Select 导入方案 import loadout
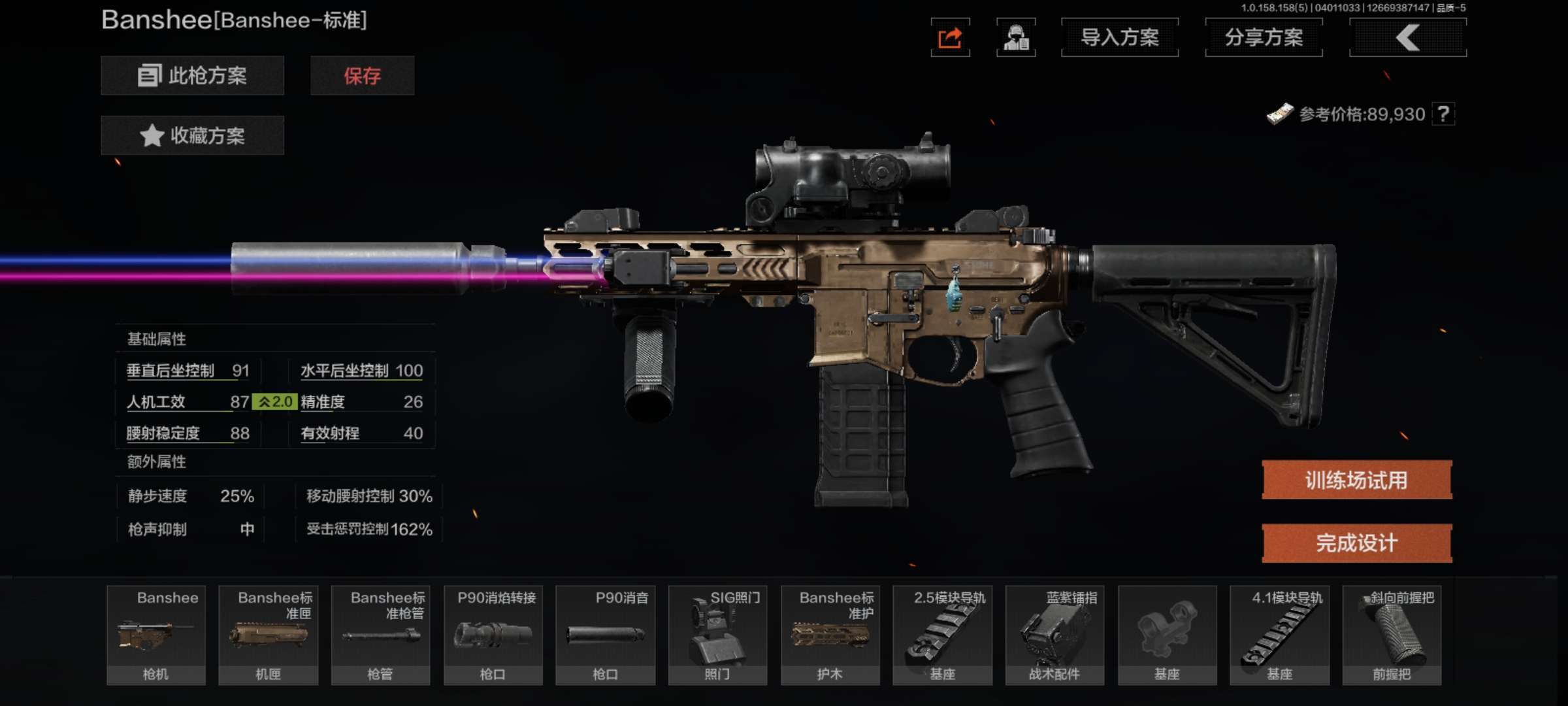This screenshot has height=706, width=1568. click(x=1120, y=38)
